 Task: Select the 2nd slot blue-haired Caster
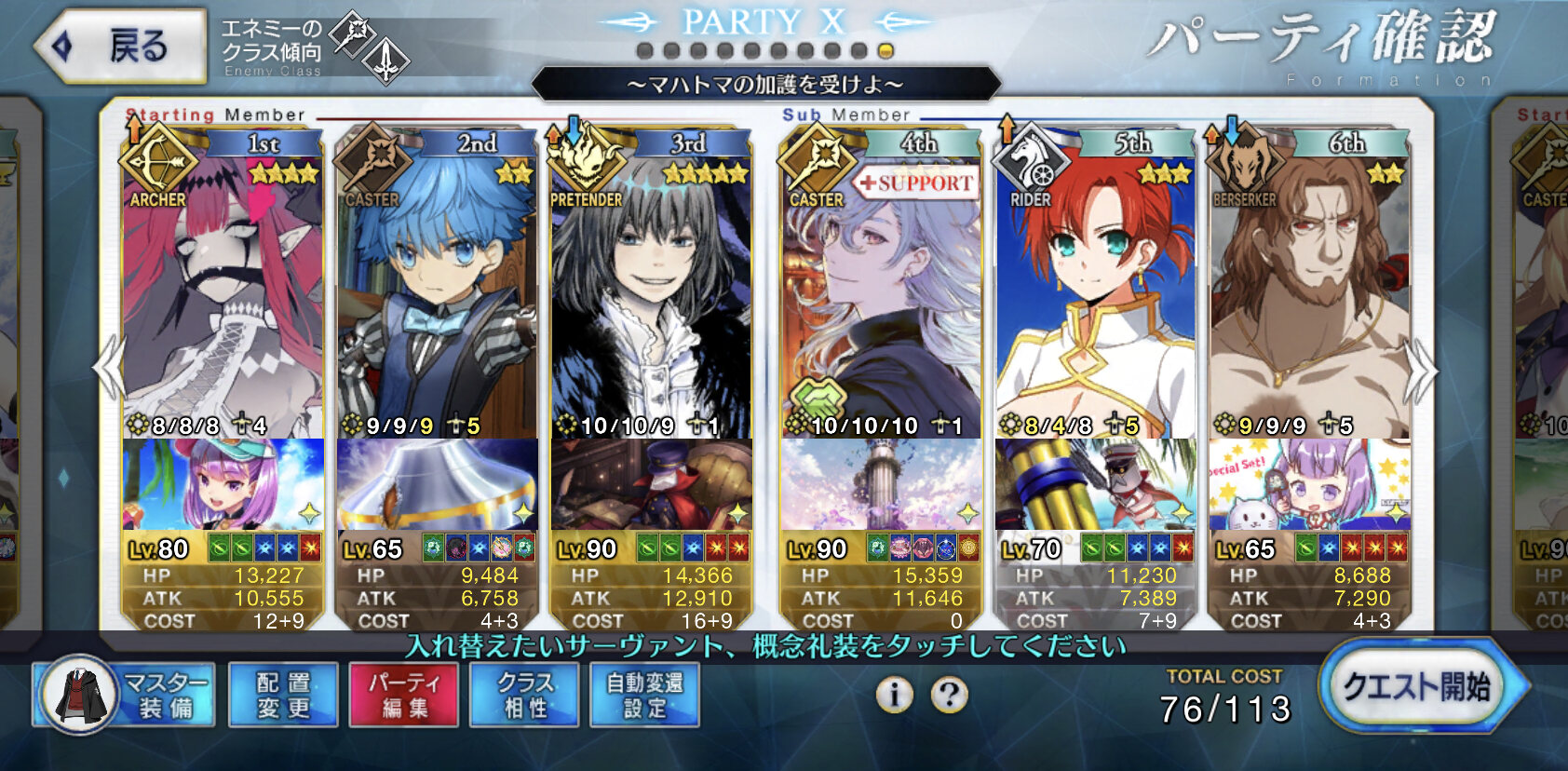tap(438, 298)
